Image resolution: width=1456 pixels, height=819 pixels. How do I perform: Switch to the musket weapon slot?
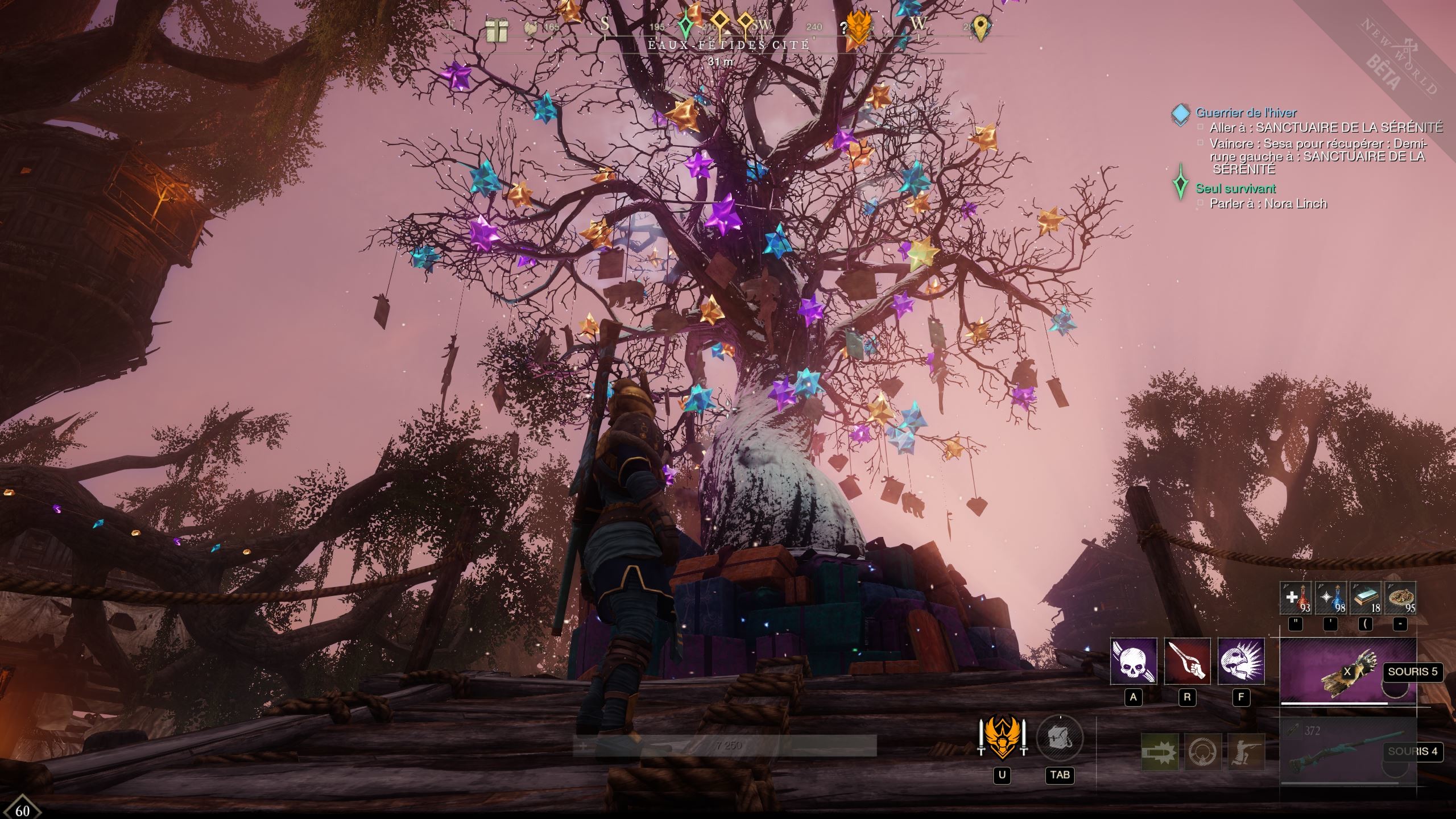[x=1347, y=751]
